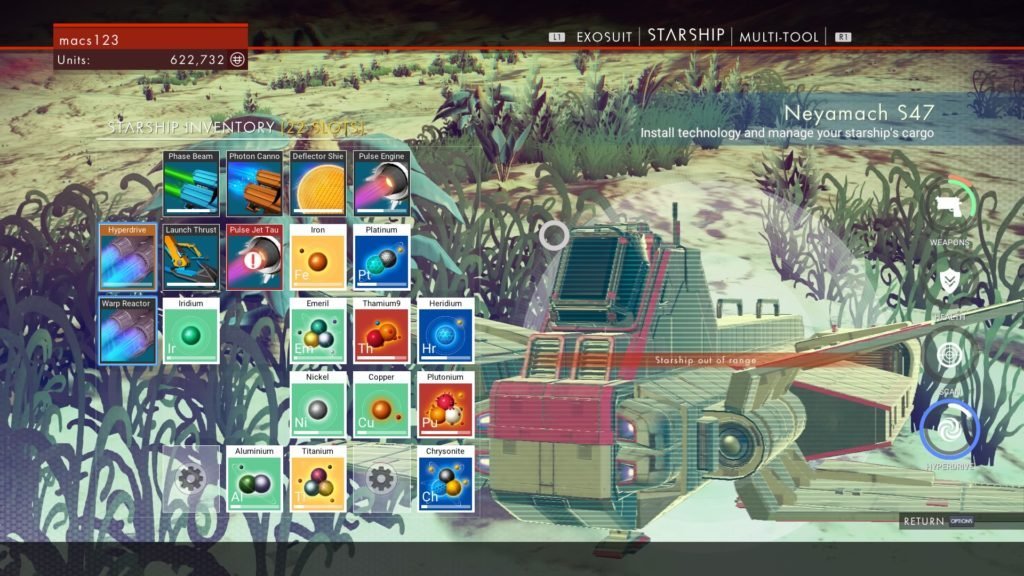Screen dimensions: 1024x576
Task: Switch to the Exosuit tab
Action: (x=604, y=36)
